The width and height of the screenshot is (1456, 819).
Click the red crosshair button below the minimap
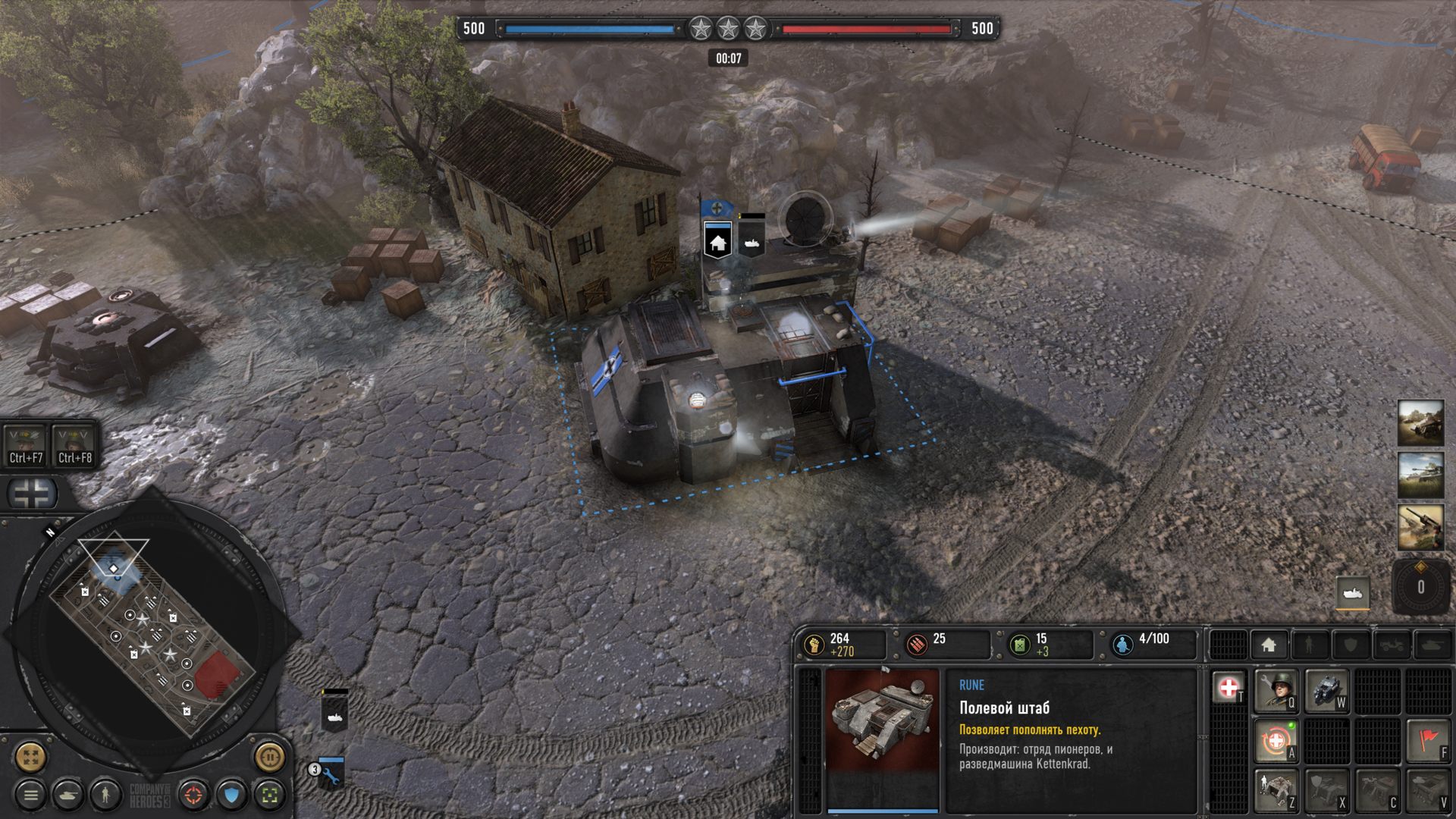194,795
